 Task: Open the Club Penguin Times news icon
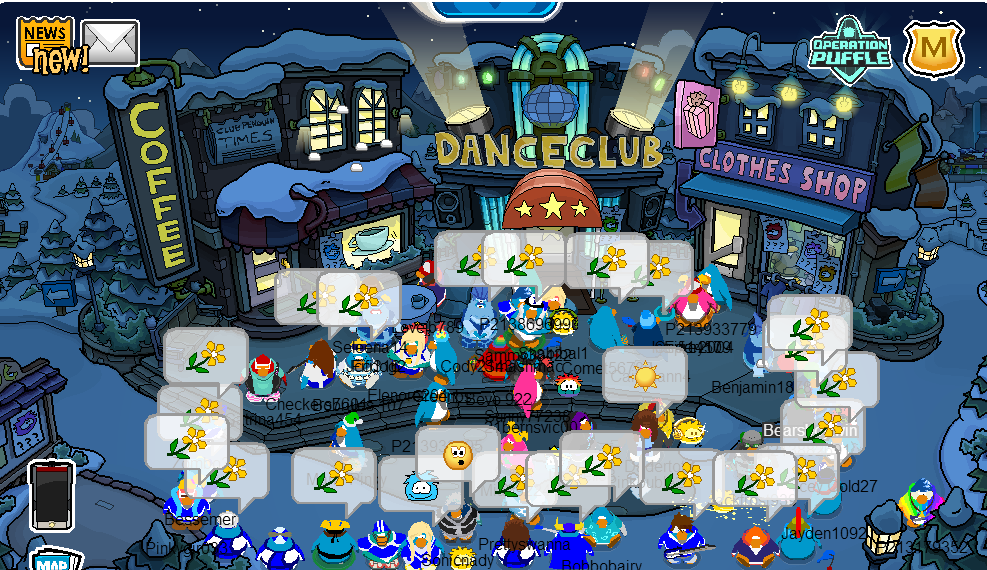[x=47, y=43]
